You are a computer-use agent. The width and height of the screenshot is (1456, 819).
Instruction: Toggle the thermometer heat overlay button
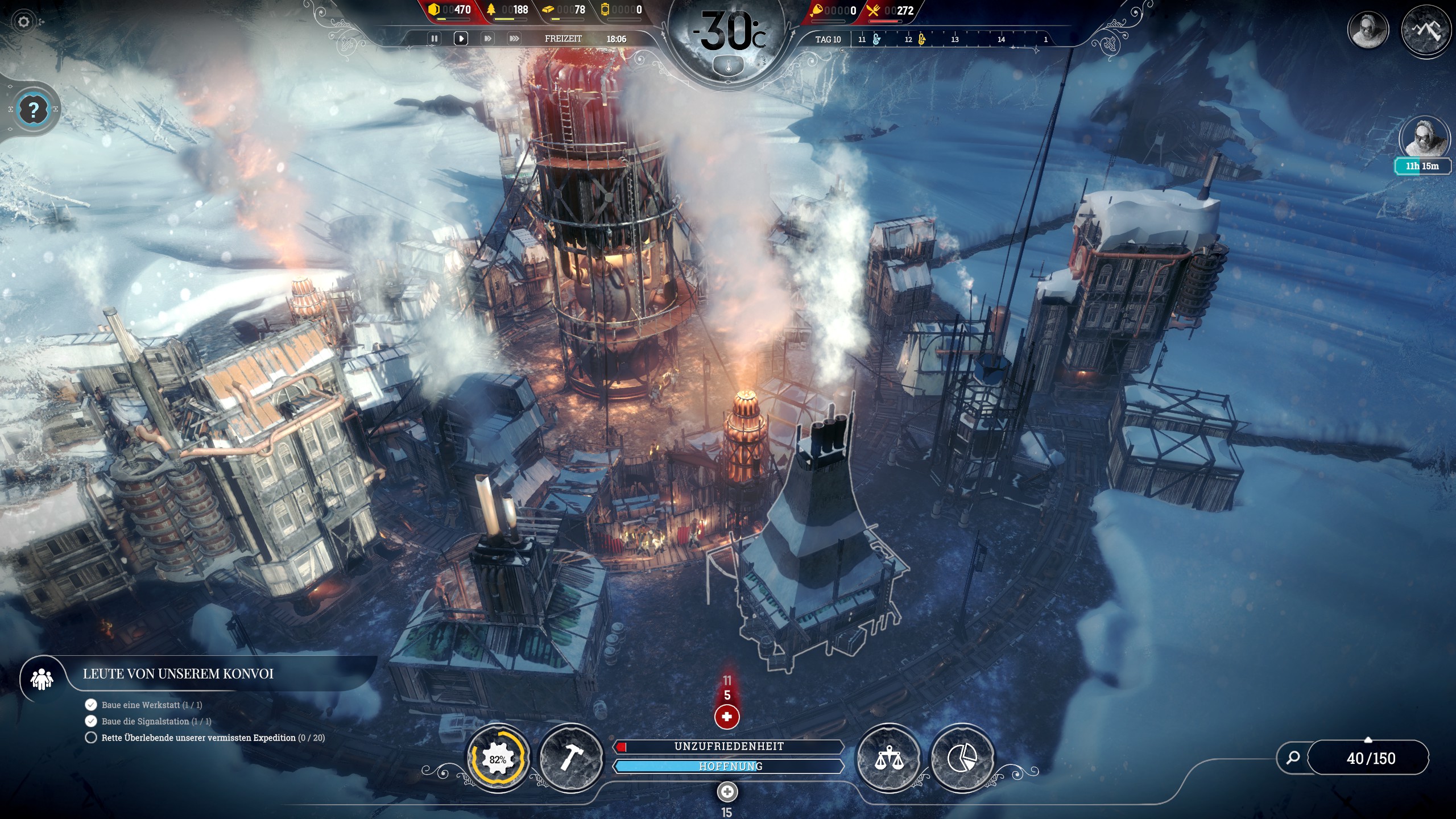[728, 67]
